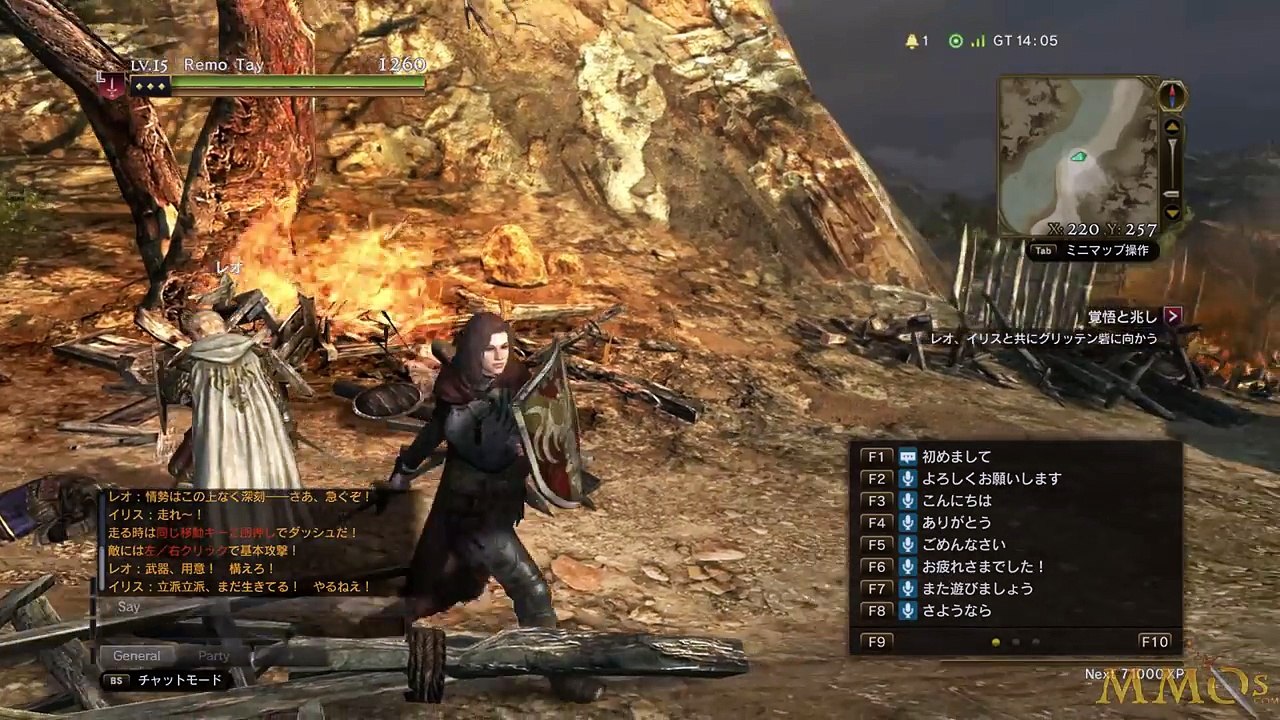Click the Say chat input field
The image size is (1280, 720).
point(250,607)
